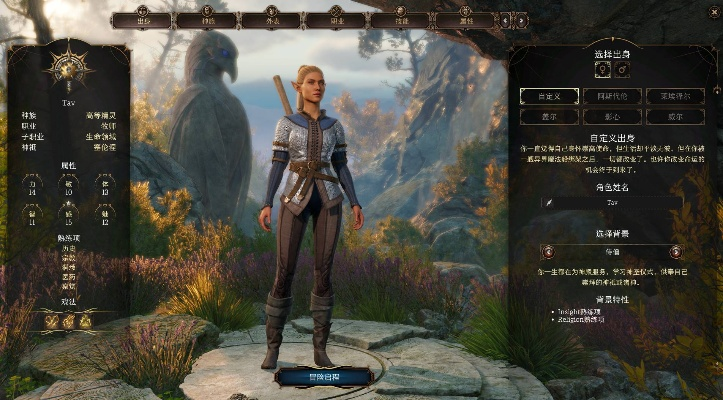Screen dimensions: 723x400
Task: Click the next-step arrow beside the top tabs
Action: pyautogui.click(x=521, y=19)
